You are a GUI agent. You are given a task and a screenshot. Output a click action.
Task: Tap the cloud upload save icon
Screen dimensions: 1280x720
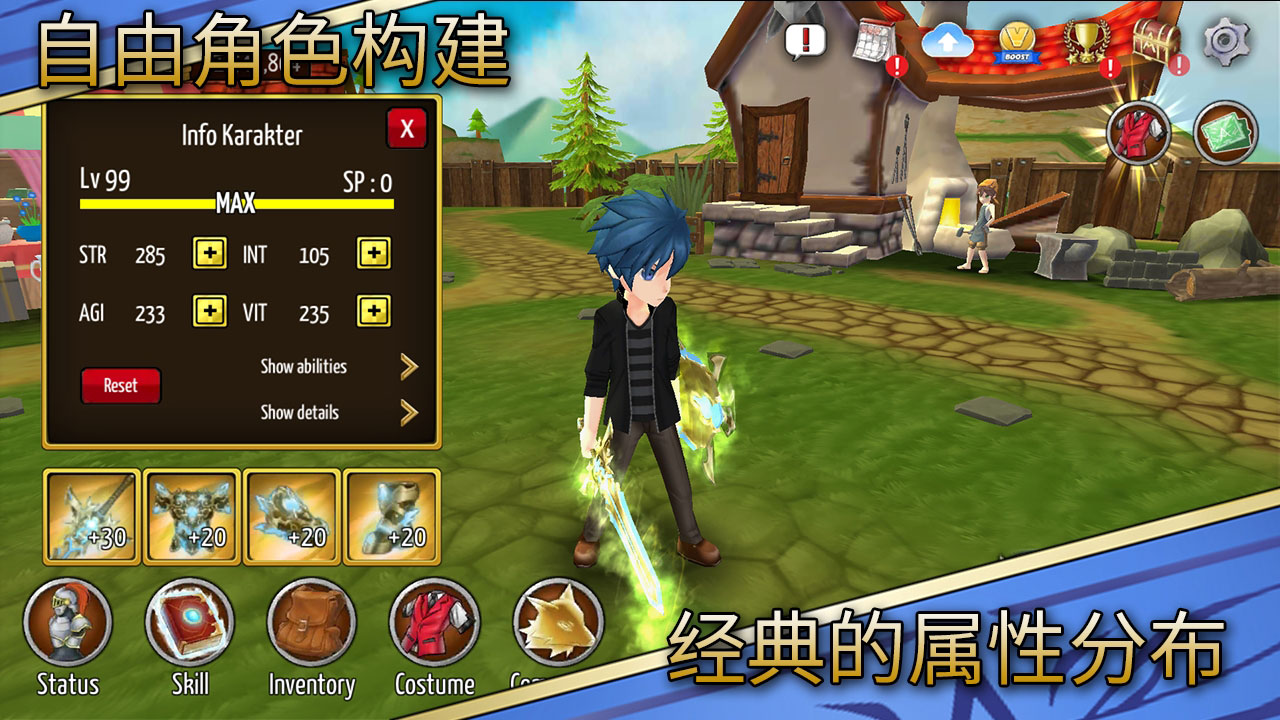coord(947,40)
